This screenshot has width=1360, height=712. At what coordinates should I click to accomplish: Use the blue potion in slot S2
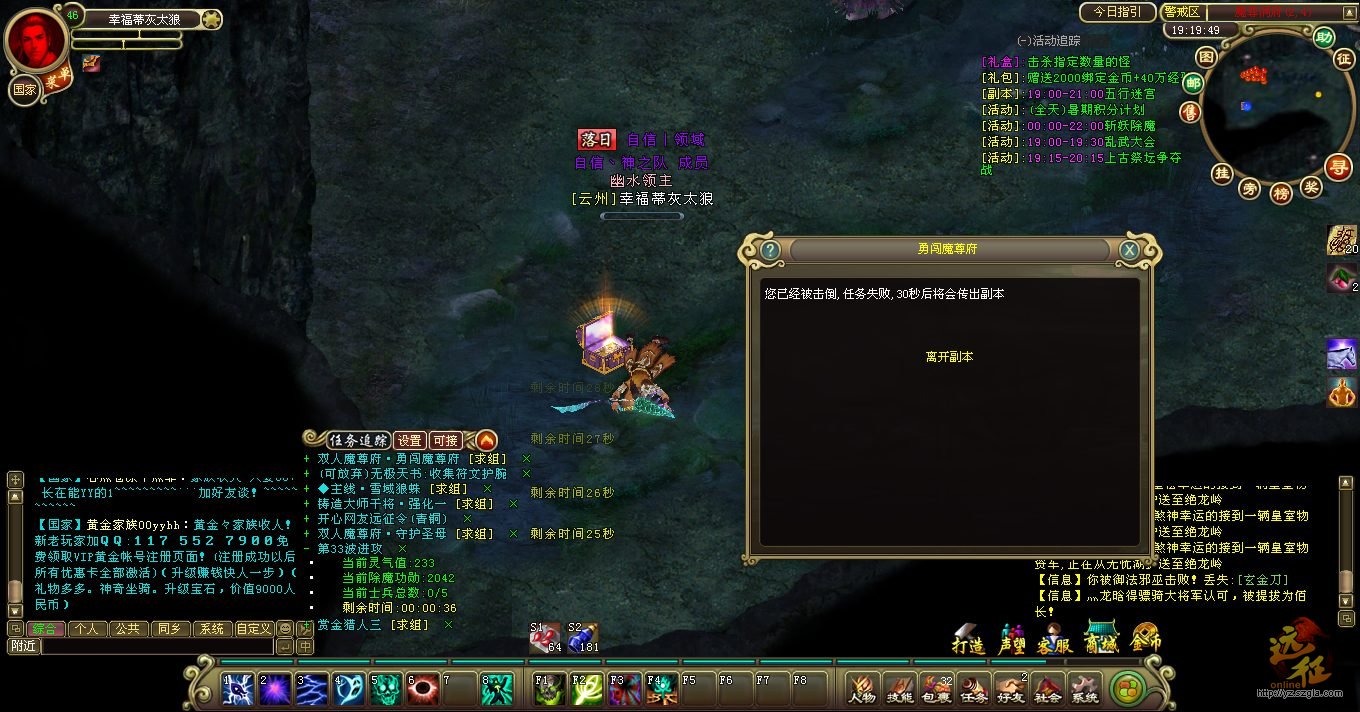coord(581,639)
